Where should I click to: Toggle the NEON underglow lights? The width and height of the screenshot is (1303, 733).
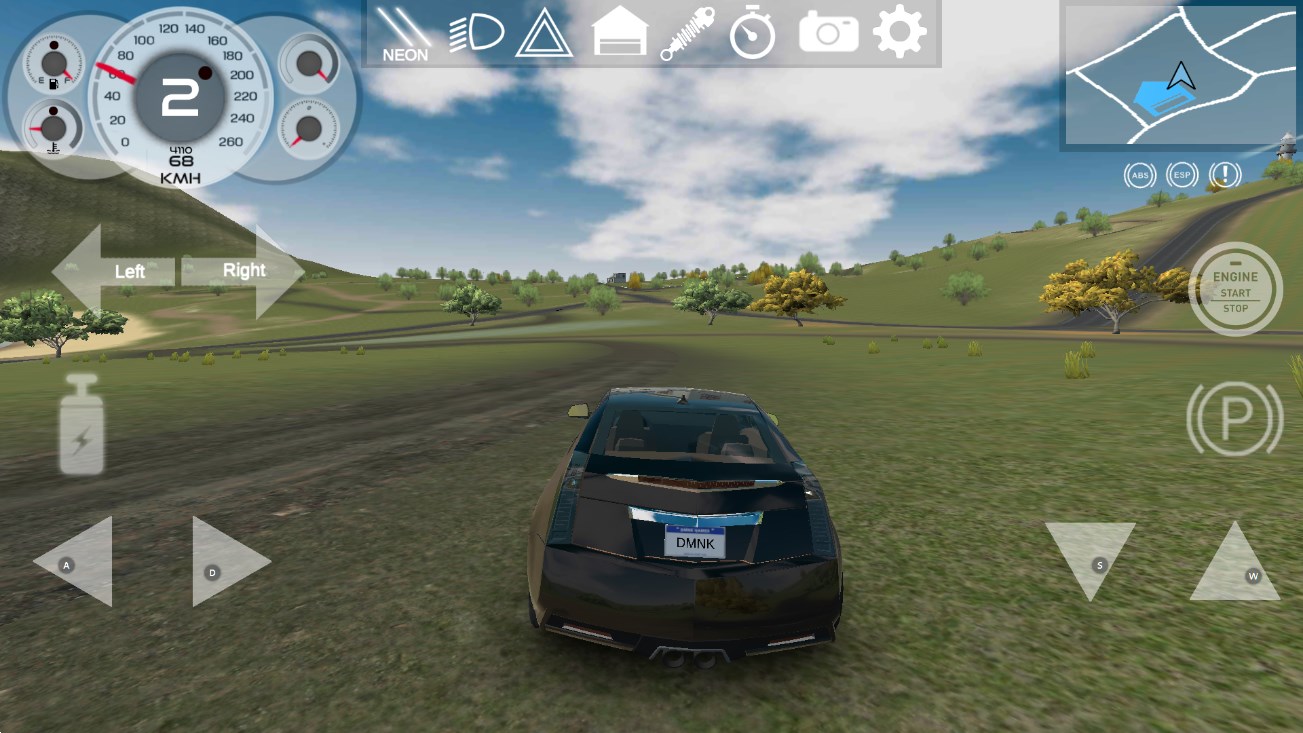(x=404, y=35)
